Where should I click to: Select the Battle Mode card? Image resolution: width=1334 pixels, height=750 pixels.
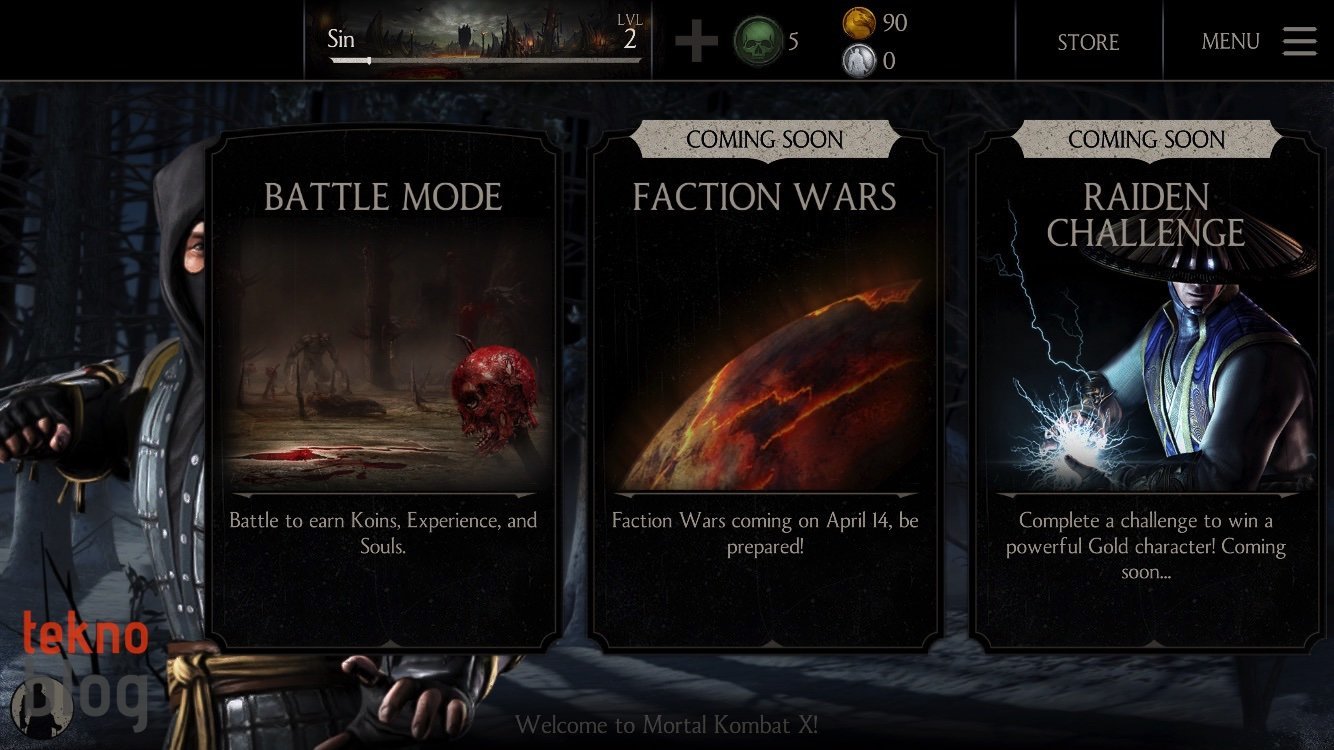(x=383, y=390)
